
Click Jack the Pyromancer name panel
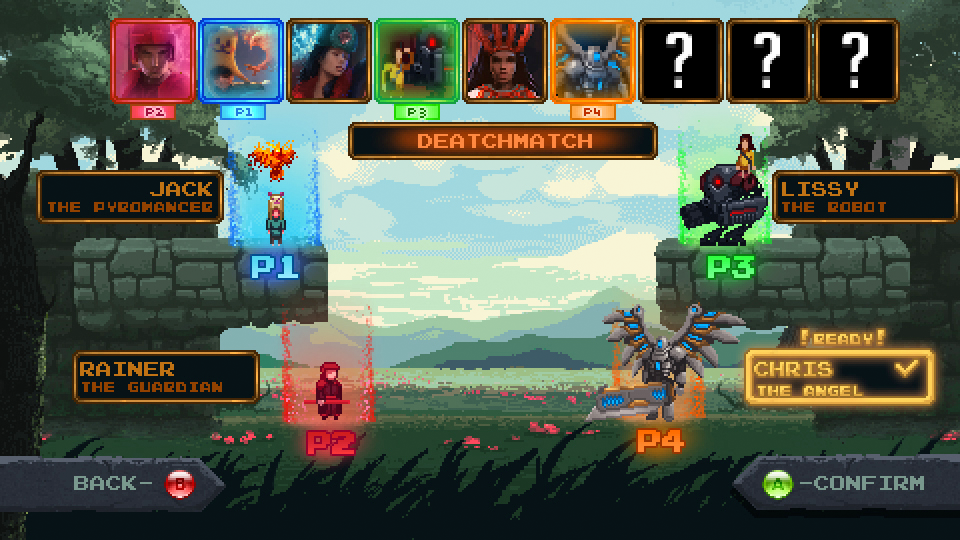[x=130, y=197]
